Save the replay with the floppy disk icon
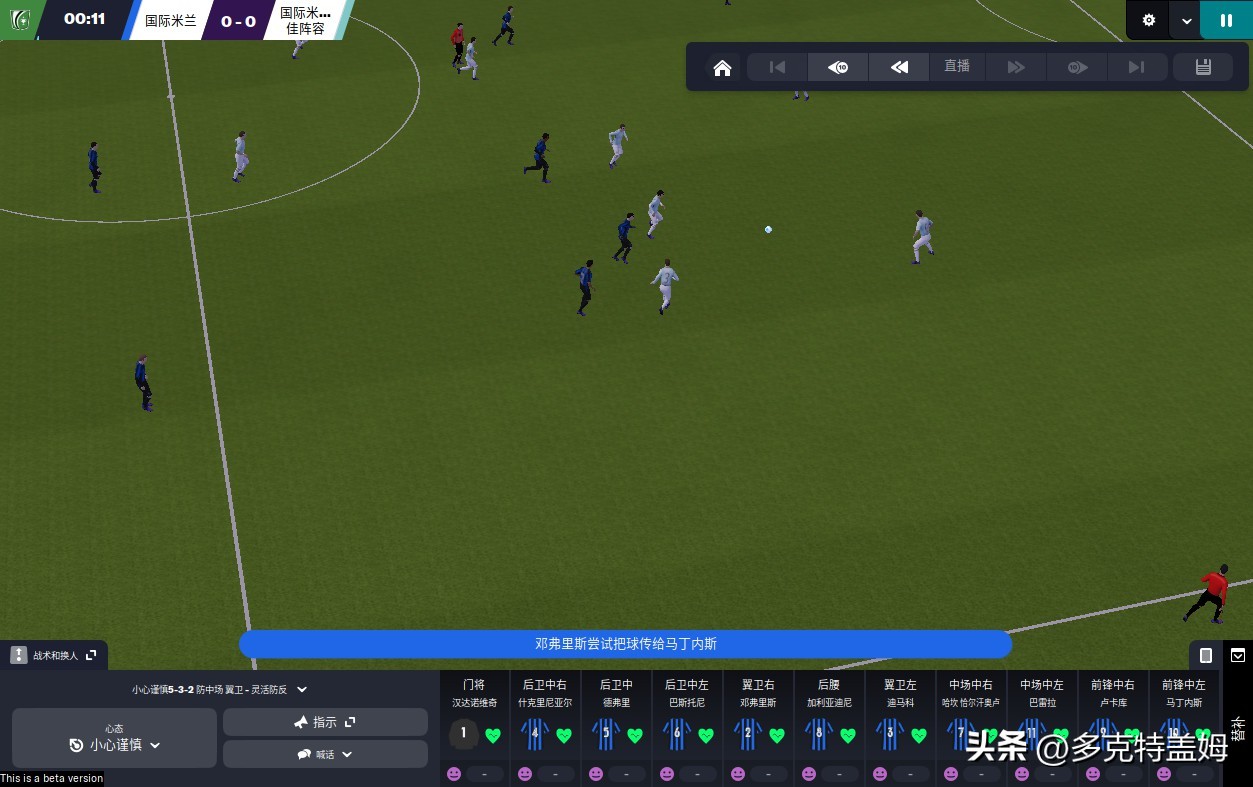 point(1203,67)
